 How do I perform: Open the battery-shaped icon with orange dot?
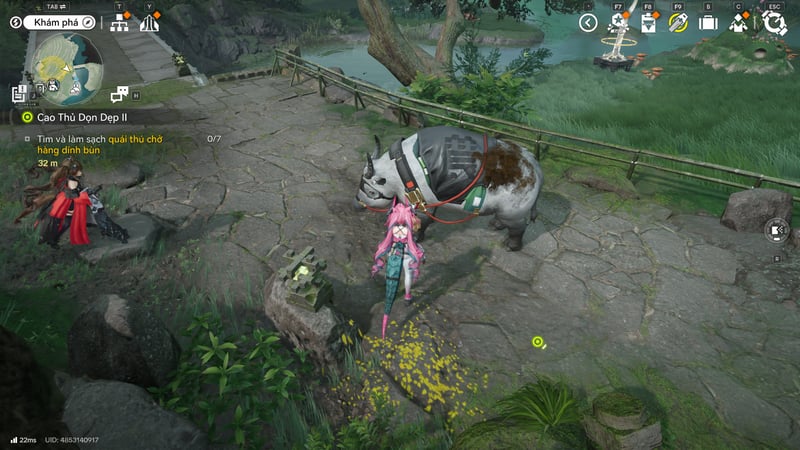tap(648, 23)
